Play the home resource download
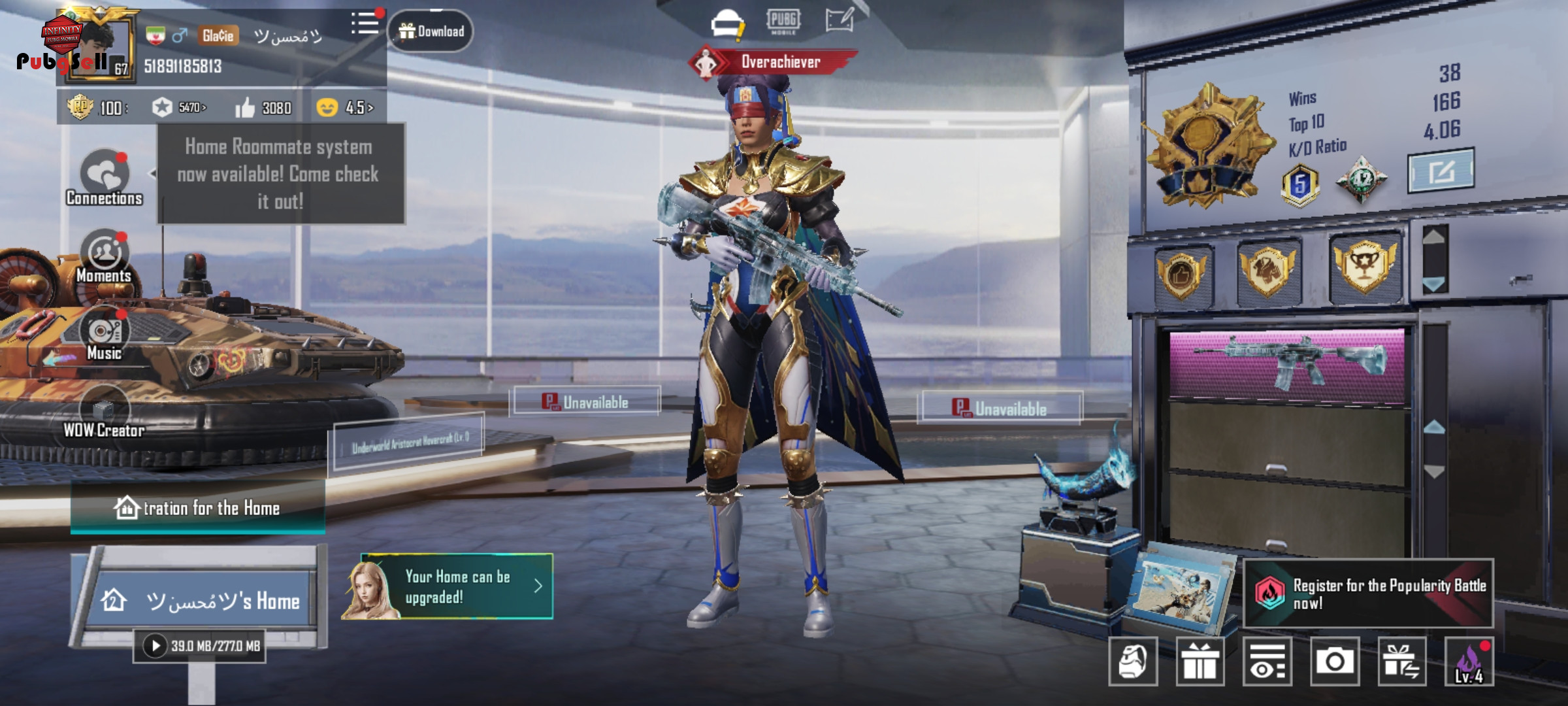Viewport: 1568px width, 706px height. (155, 646)
